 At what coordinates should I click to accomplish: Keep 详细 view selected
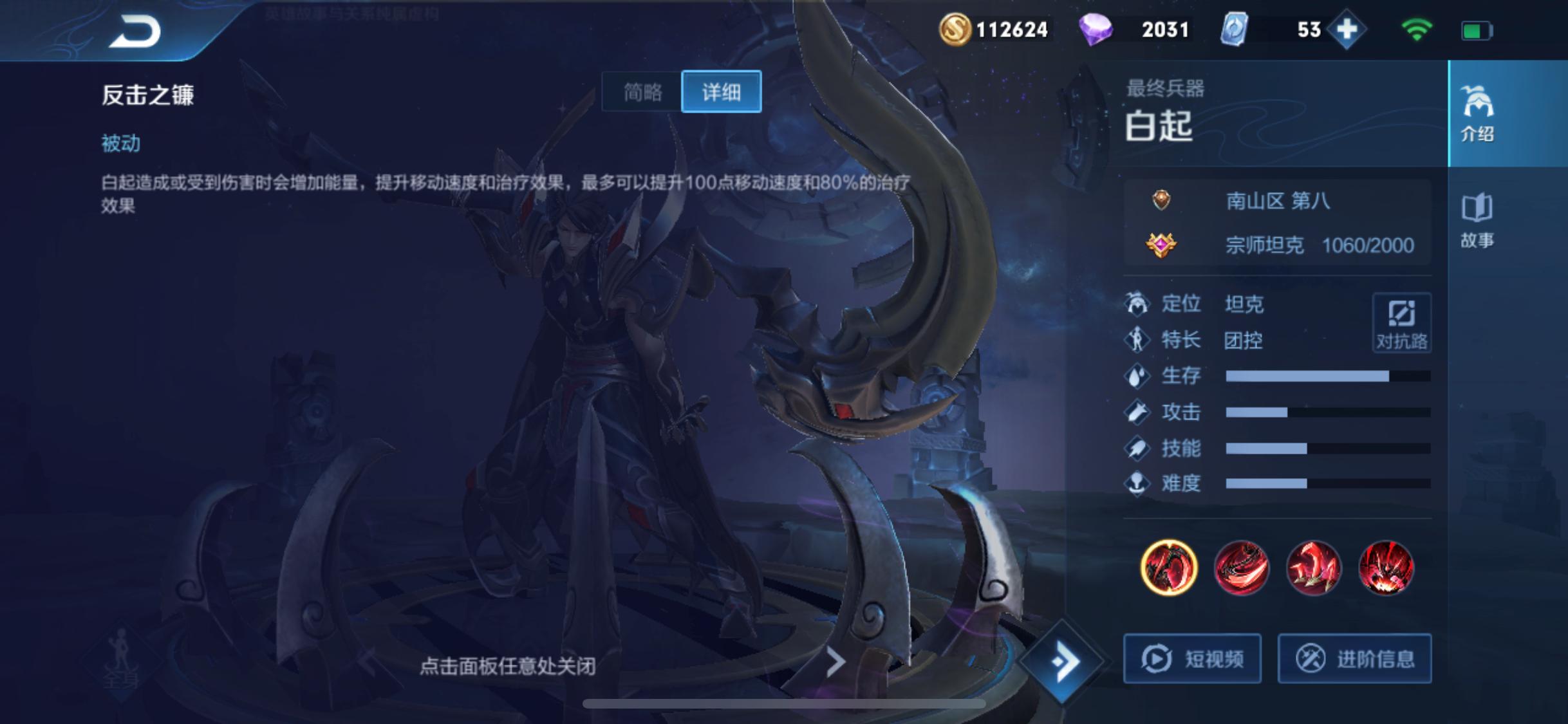coord(722,91)
